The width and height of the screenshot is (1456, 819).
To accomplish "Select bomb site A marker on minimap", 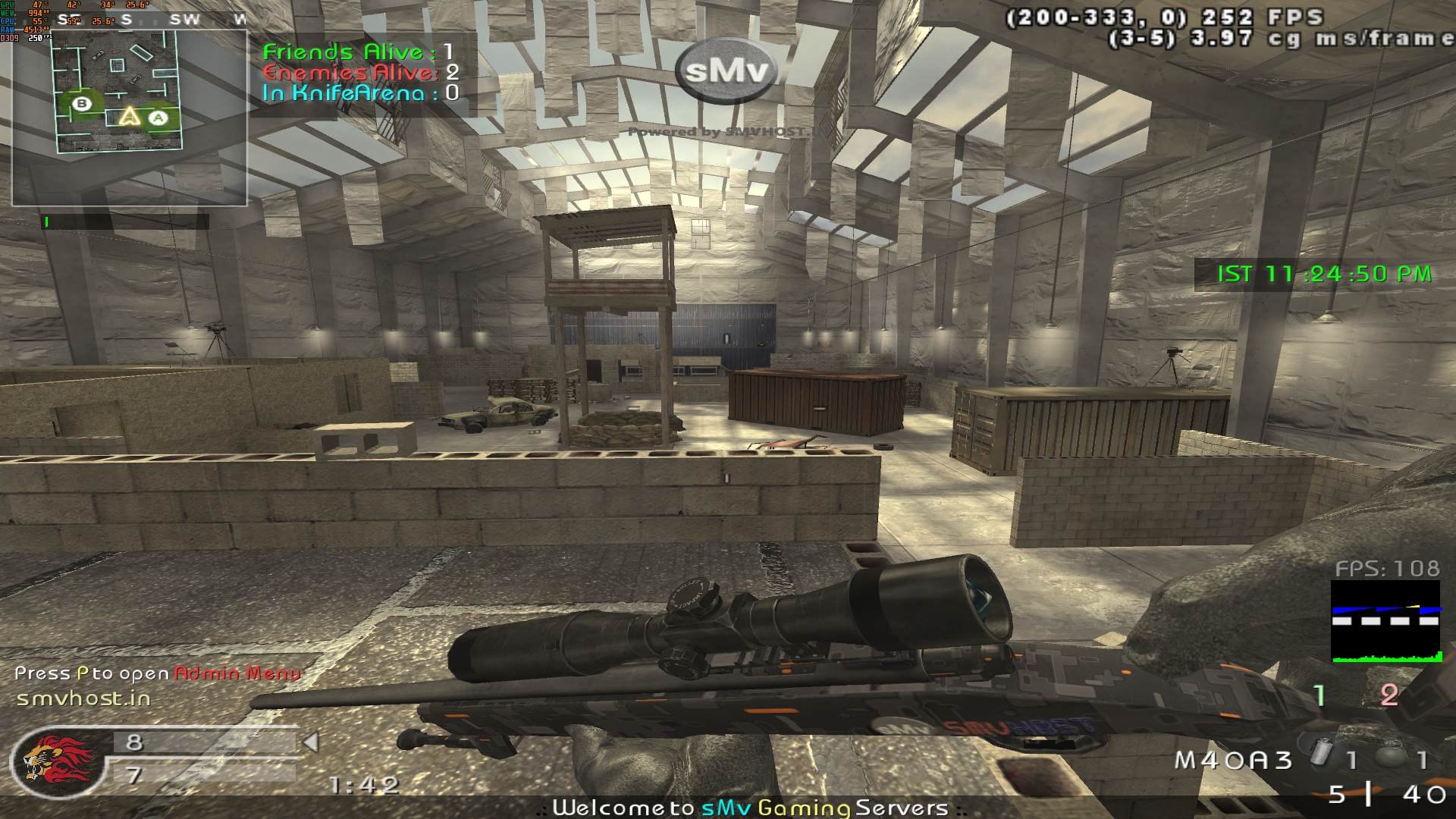I will (x=158, y=118).
